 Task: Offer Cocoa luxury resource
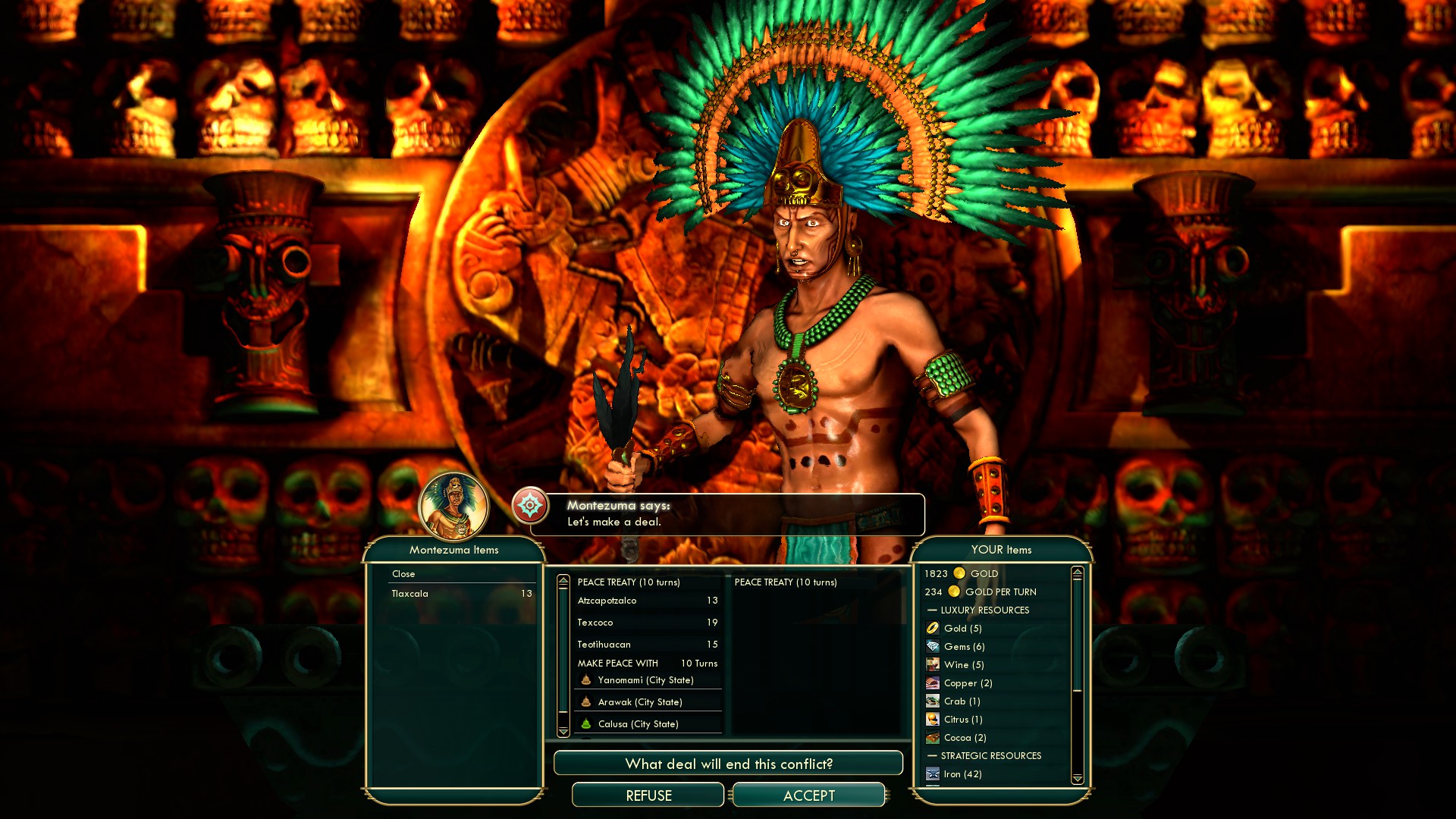pos(965,738)
